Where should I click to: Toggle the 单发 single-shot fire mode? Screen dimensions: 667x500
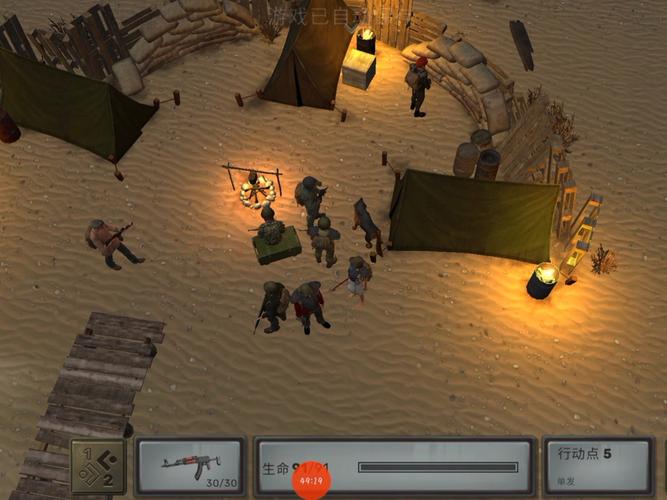(567, 481)
